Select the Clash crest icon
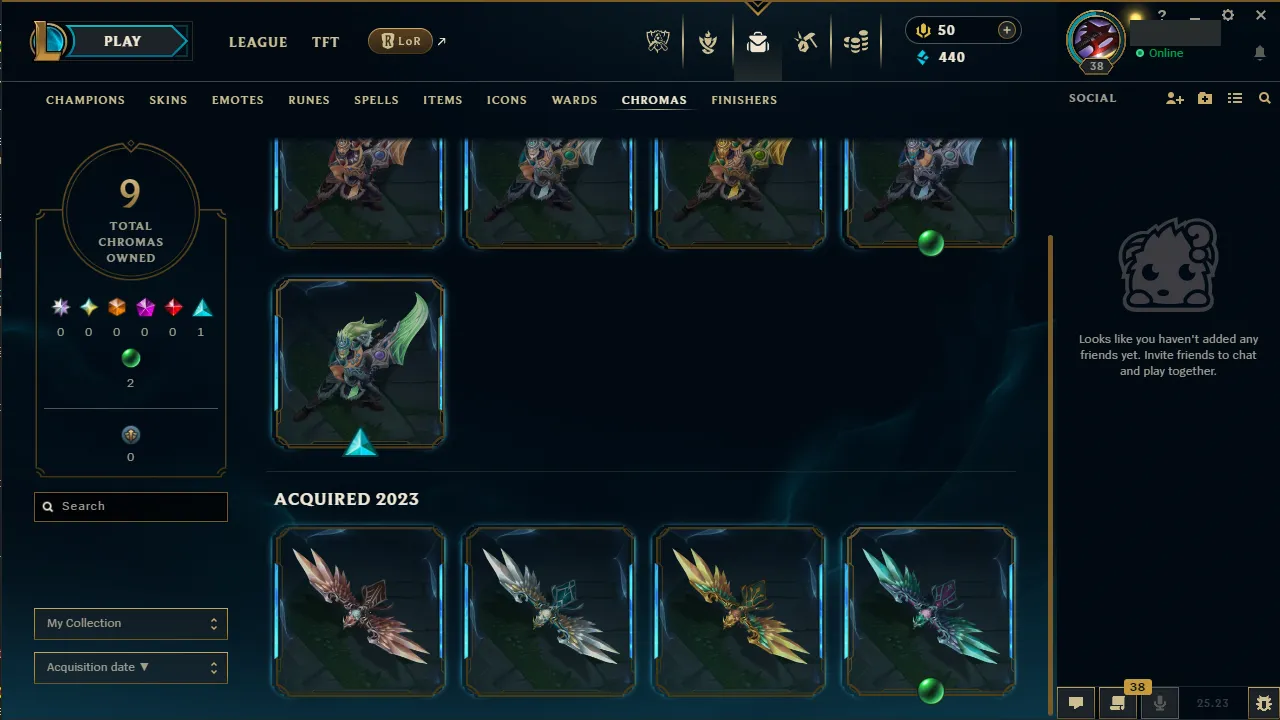 (x=708, y=42)
